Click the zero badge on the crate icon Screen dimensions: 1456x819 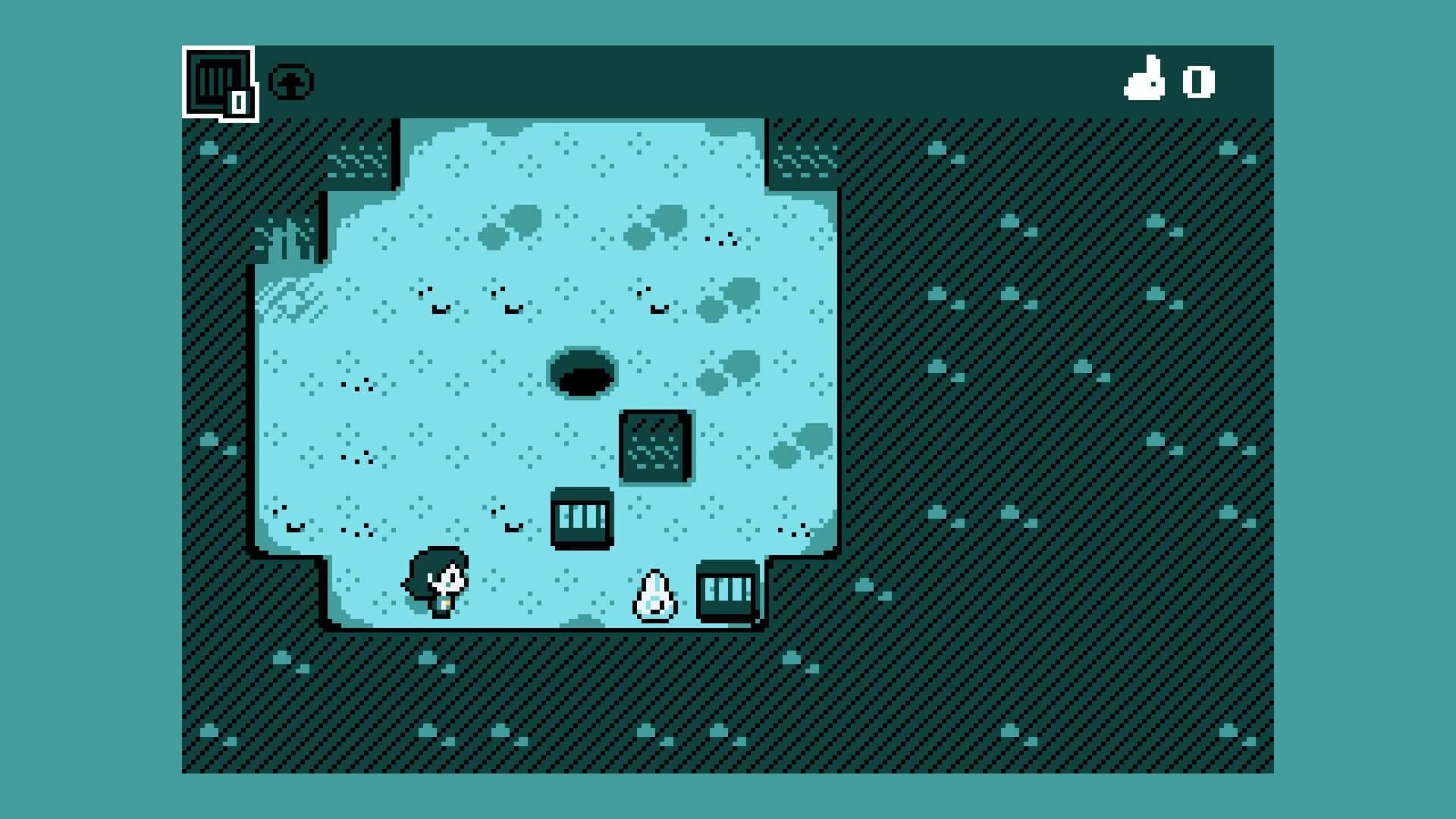click(x=239, y=99)
